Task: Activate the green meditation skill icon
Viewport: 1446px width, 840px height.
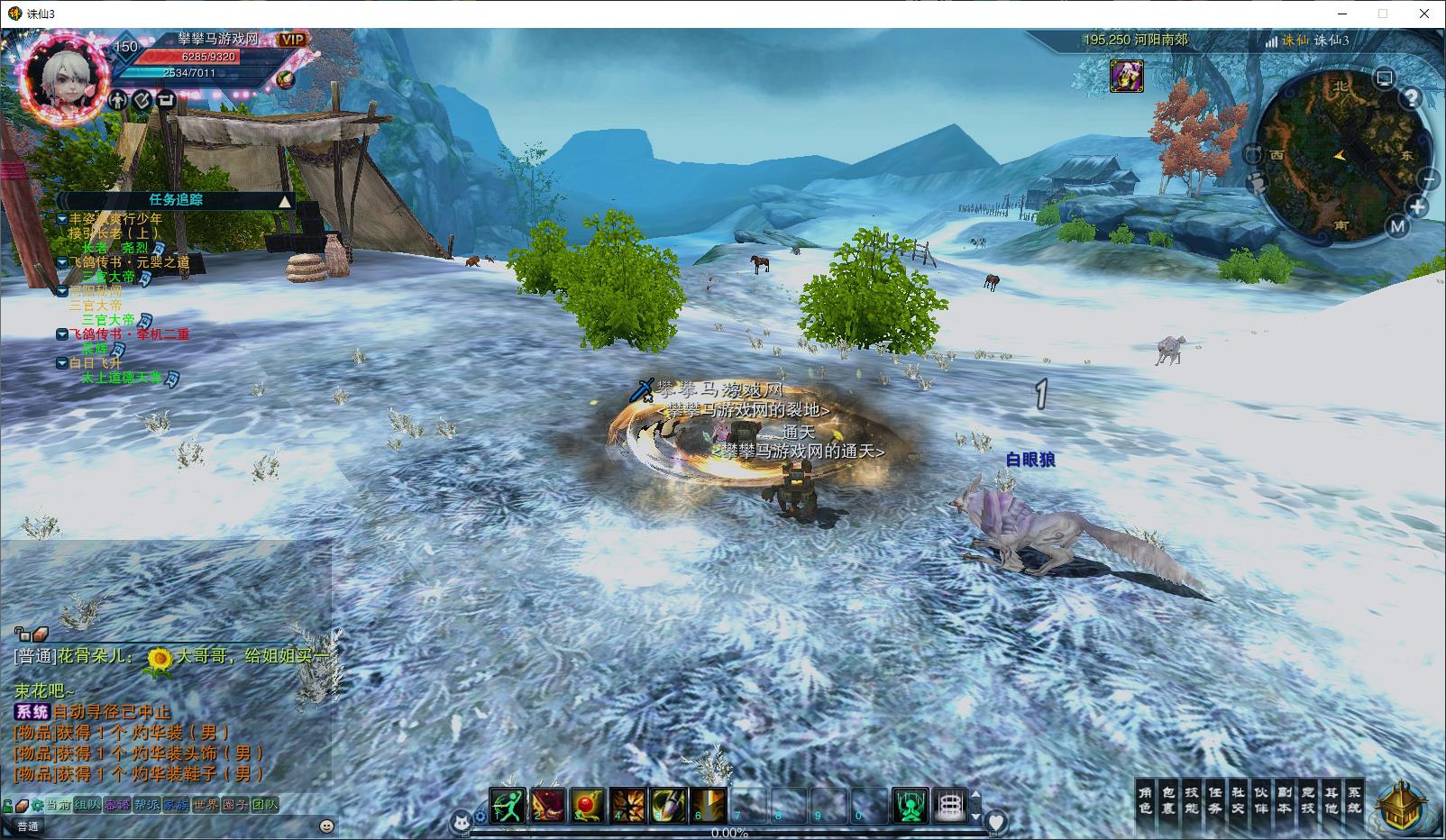Action: (x=910, y=805)
